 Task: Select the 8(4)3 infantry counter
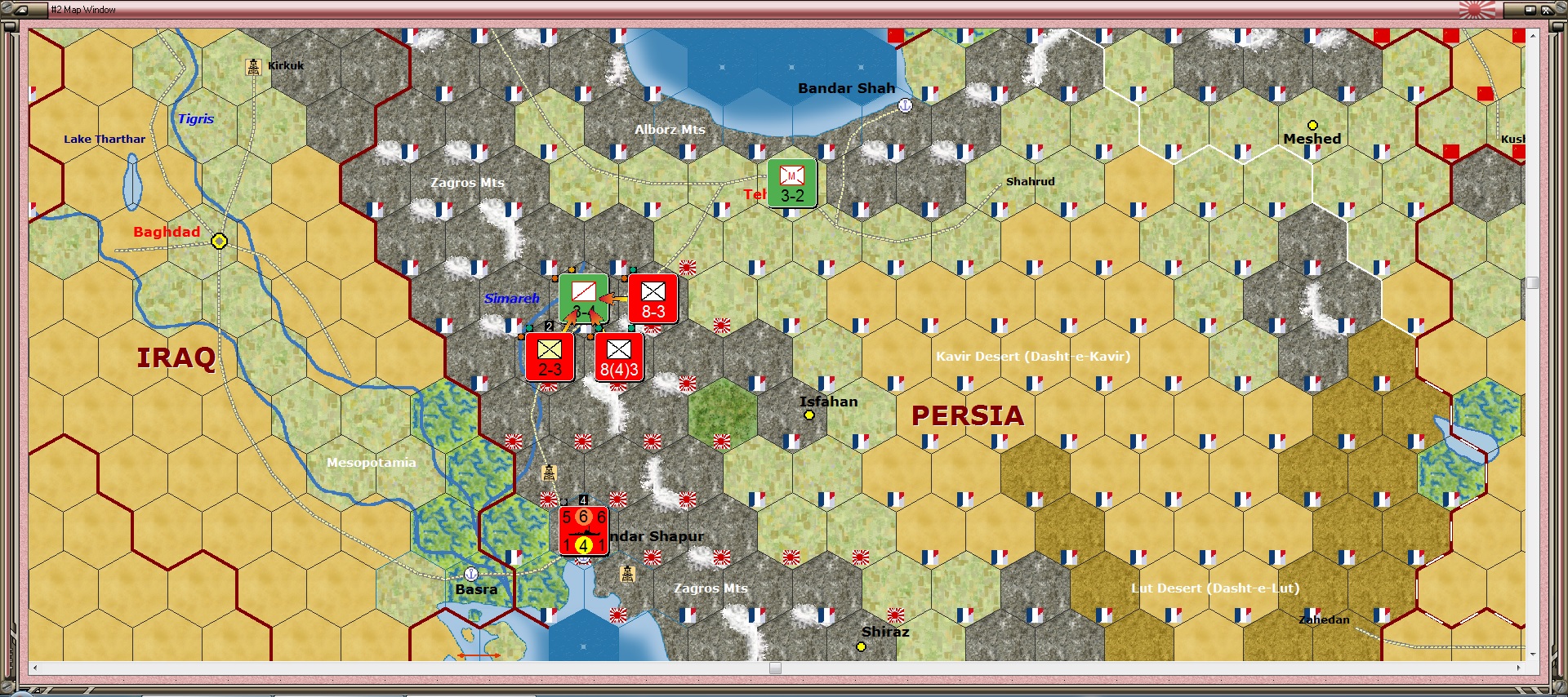coord(618,357)
